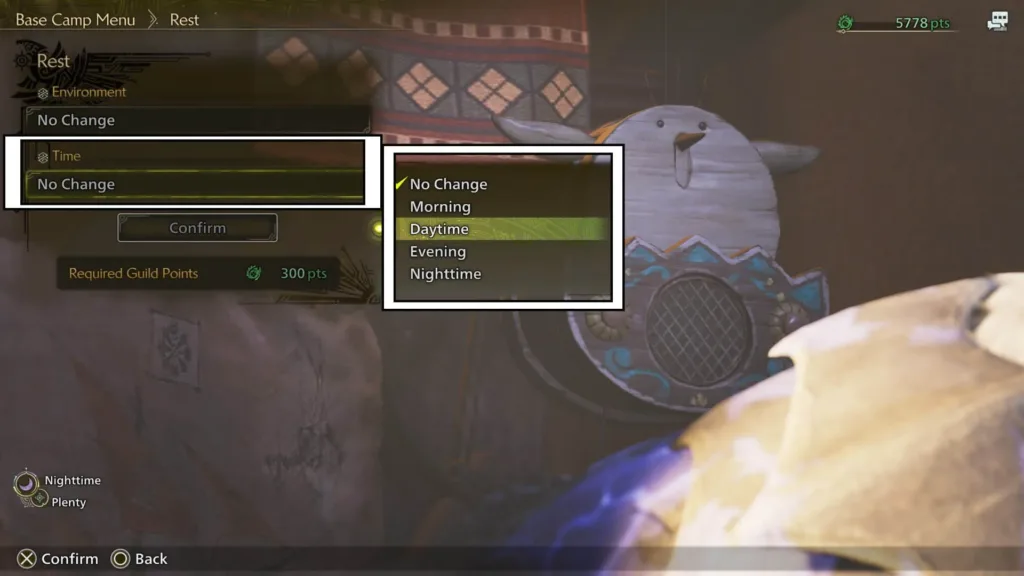Screen dimensions: 1024x576
Task: Go back to Base Camp Menu breadcrumb
Action: click(x=75, y=20)
